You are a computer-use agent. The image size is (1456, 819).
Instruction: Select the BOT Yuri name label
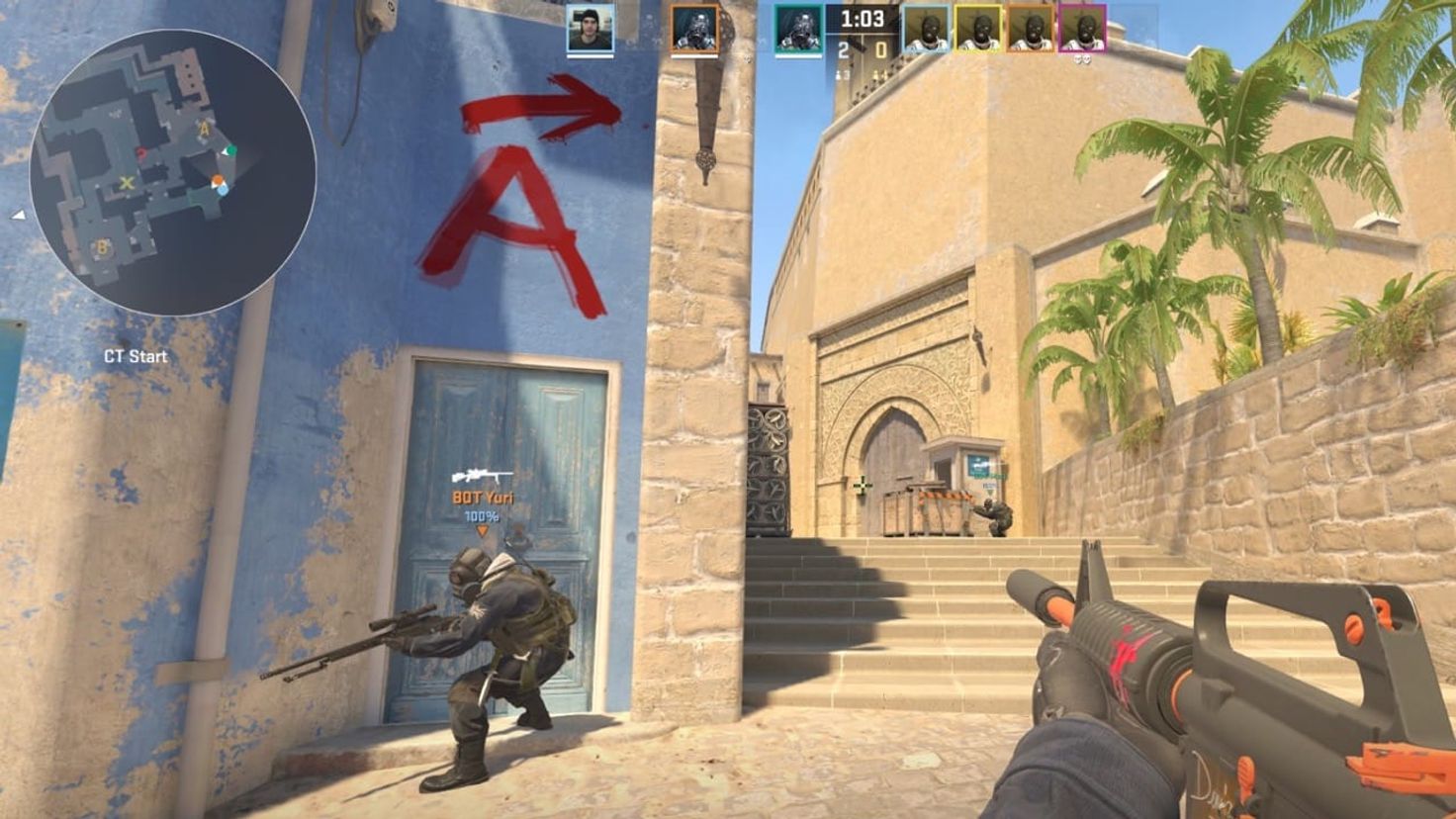(484, 500)
